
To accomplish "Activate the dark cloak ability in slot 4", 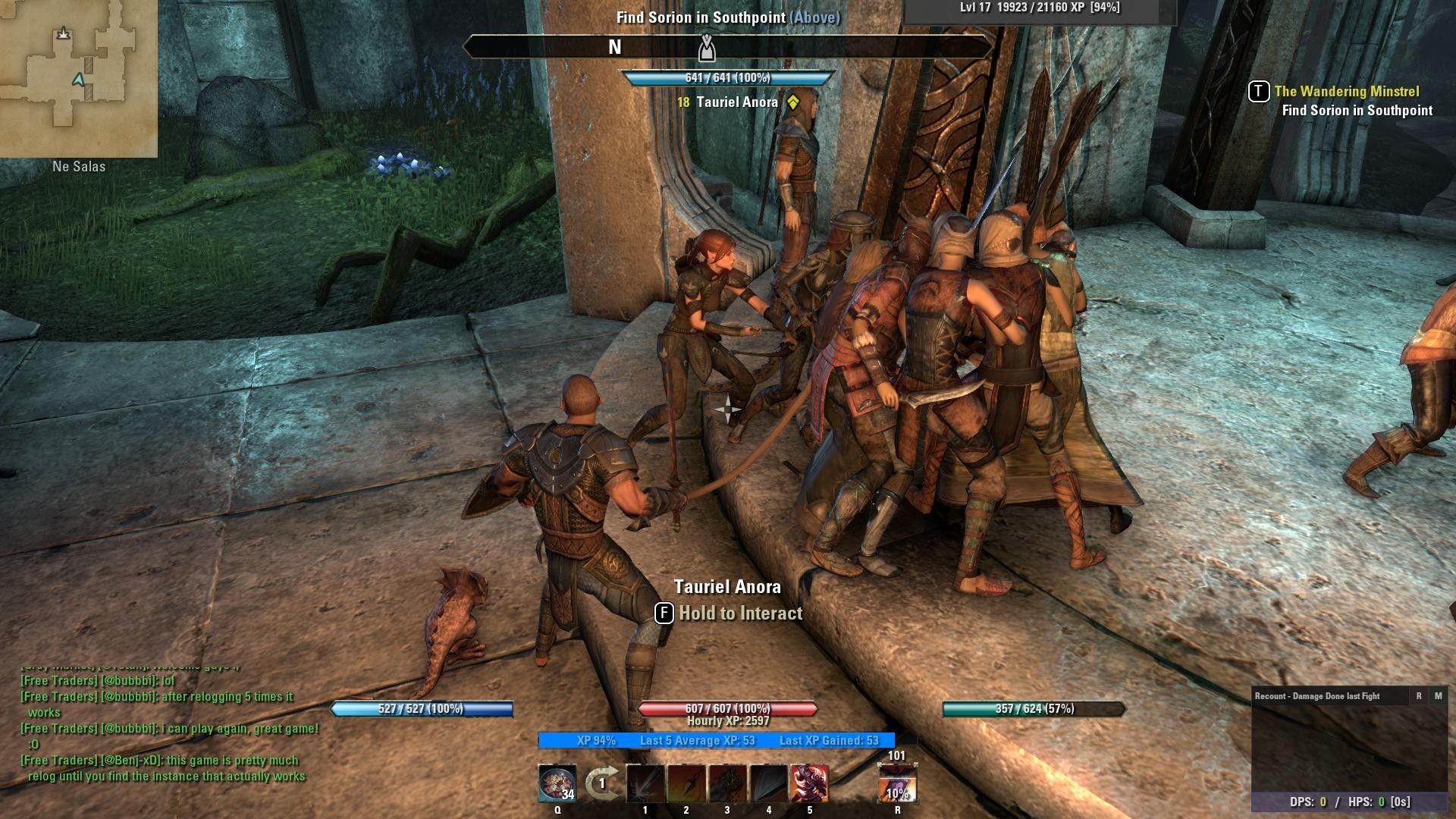I will [x=768, y=783].
